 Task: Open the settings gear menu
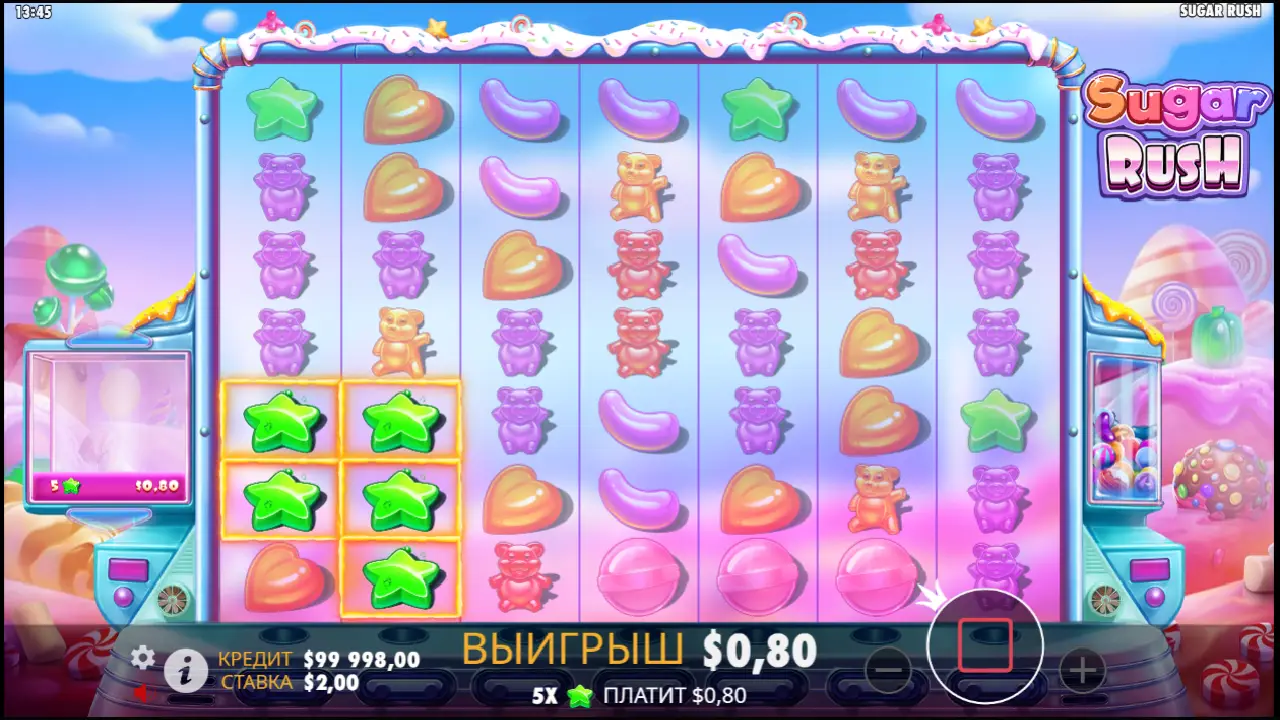coord(143,659)
